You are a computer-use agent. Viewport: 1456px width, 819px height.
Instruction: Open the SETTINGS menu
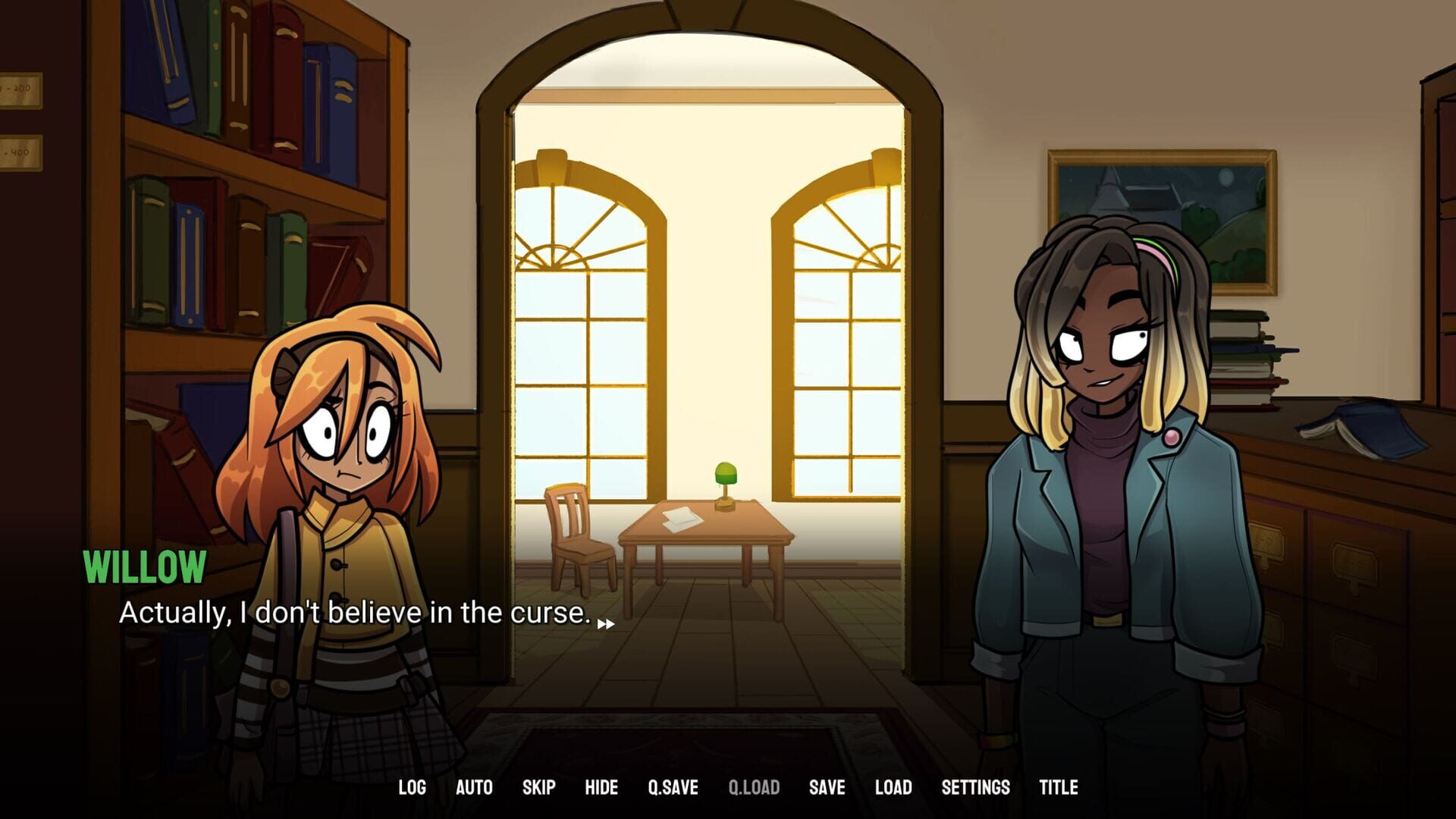[x=973, y=787]
